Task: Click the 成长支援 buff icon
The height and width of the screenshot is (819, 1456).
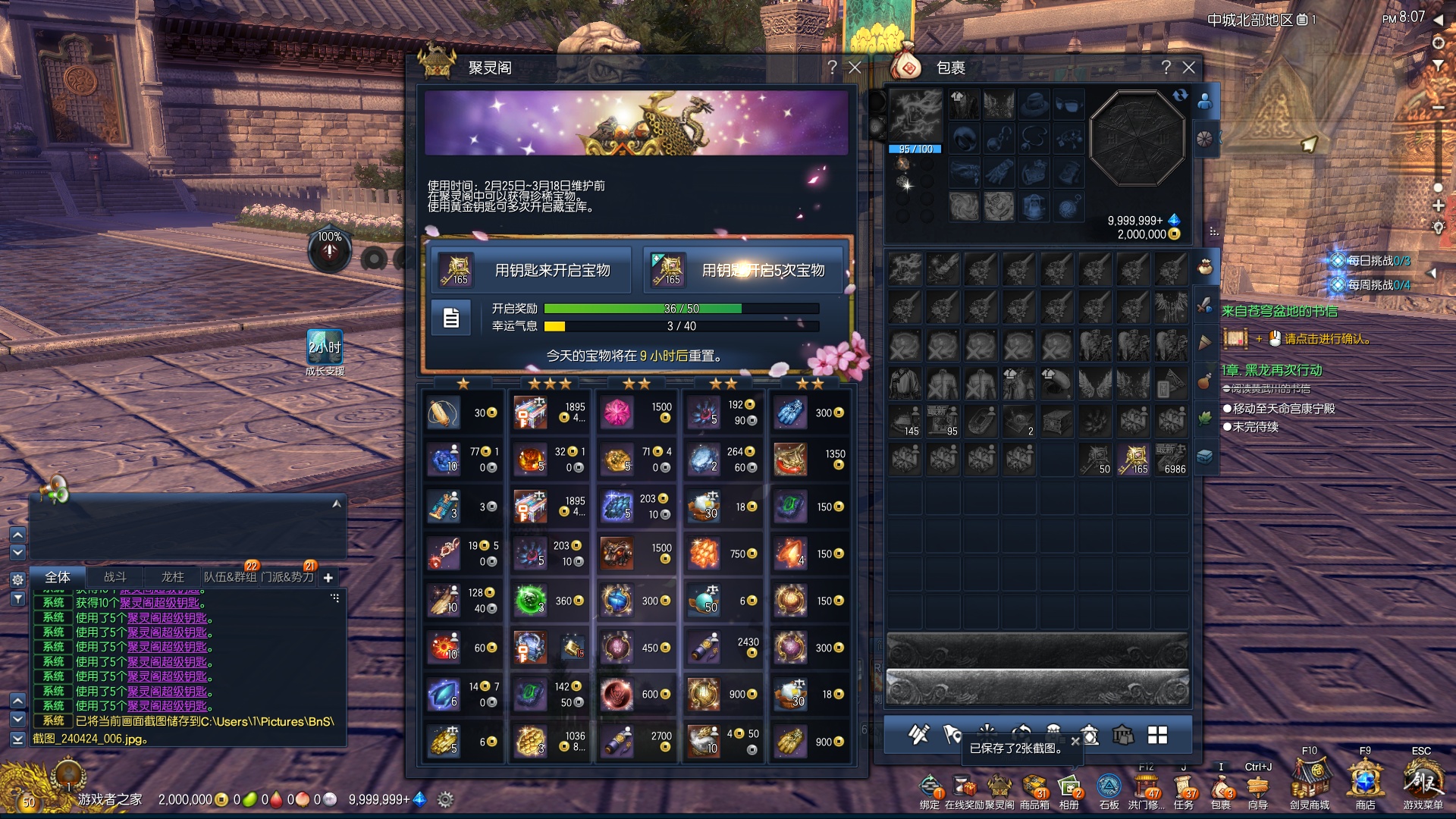Action: point(325,347)
